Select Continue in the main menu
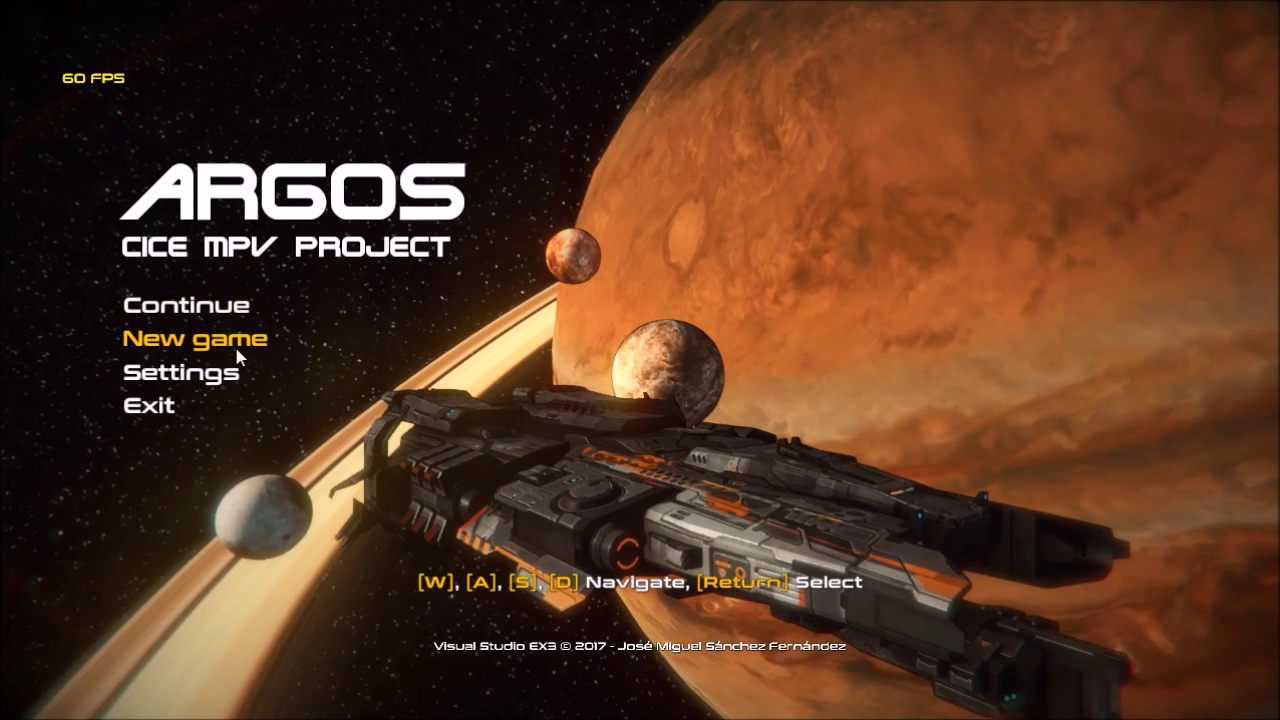This screenshot has height=720, width=1280. pyautogui.click(x=186, y=305)
